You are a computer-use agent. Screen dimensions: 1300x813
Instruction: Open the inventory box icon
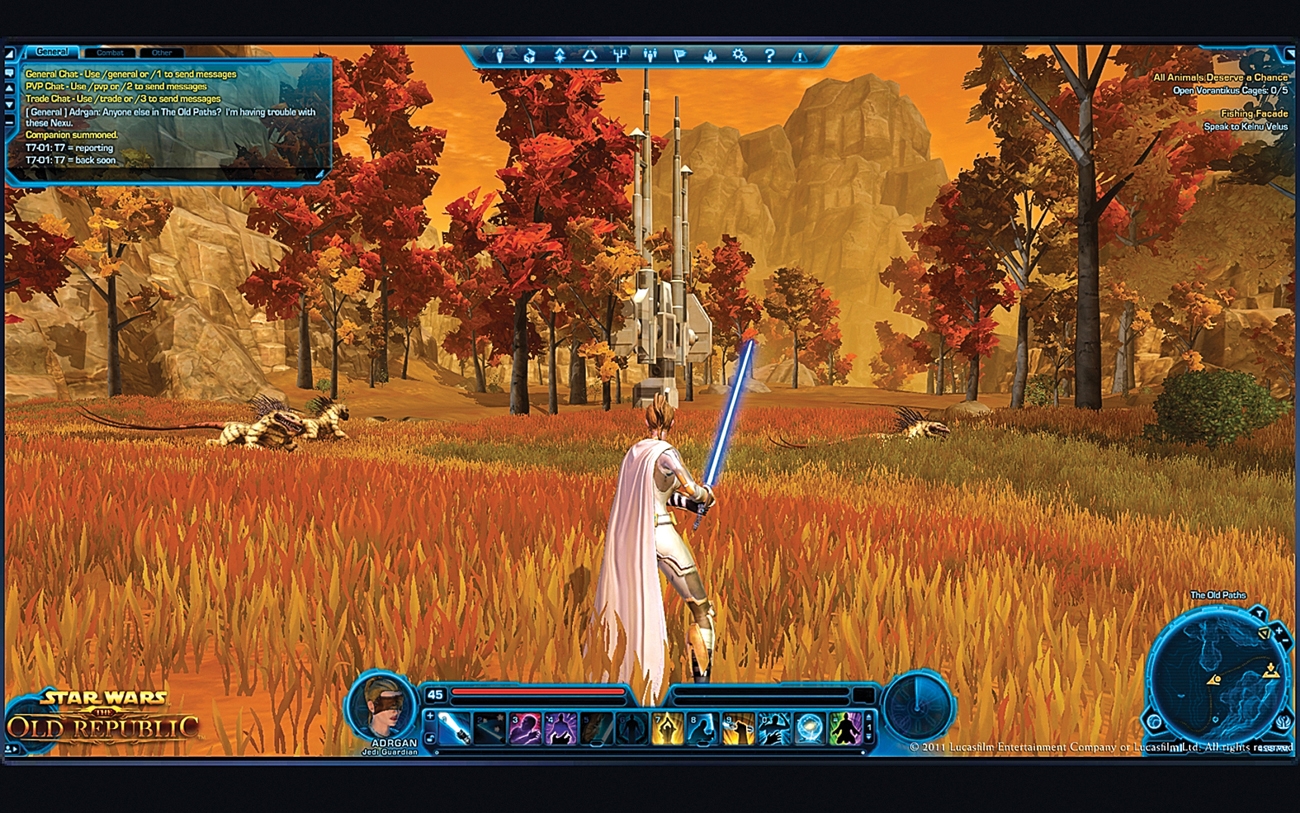tap(529, 56)
